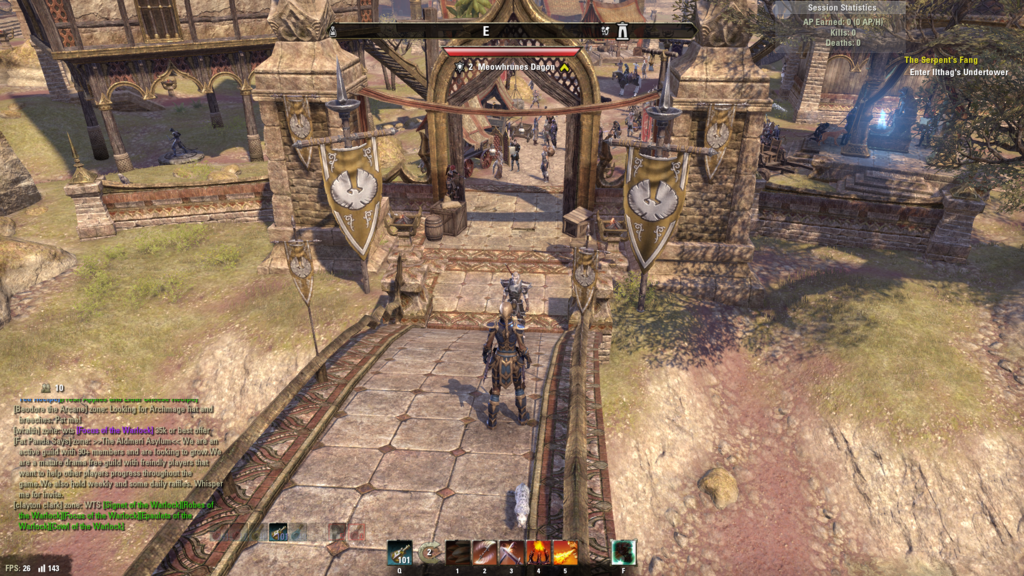
Task: Trigger the flaming claws ability
Action: (538, 553)
